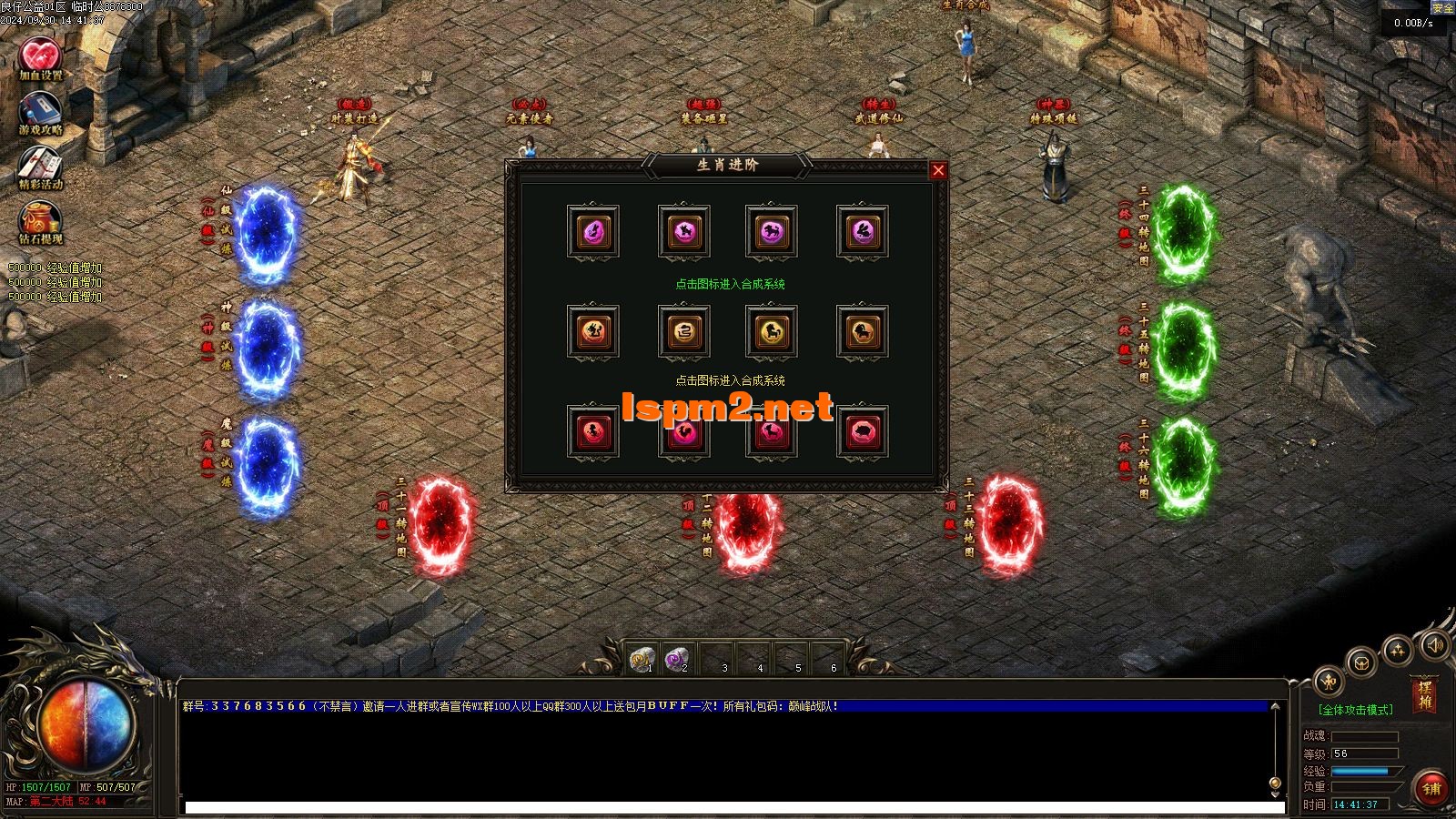Screen dimensions: 1456x819
Task: Open 钻石提现 diamond withdrawal
Action: point(41,223)
